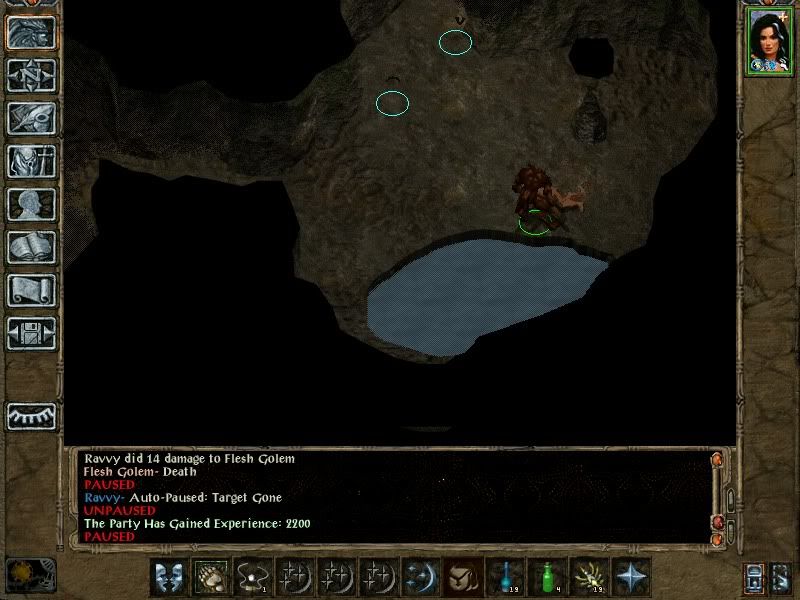Use the green potion quick item

pos(546,576)
